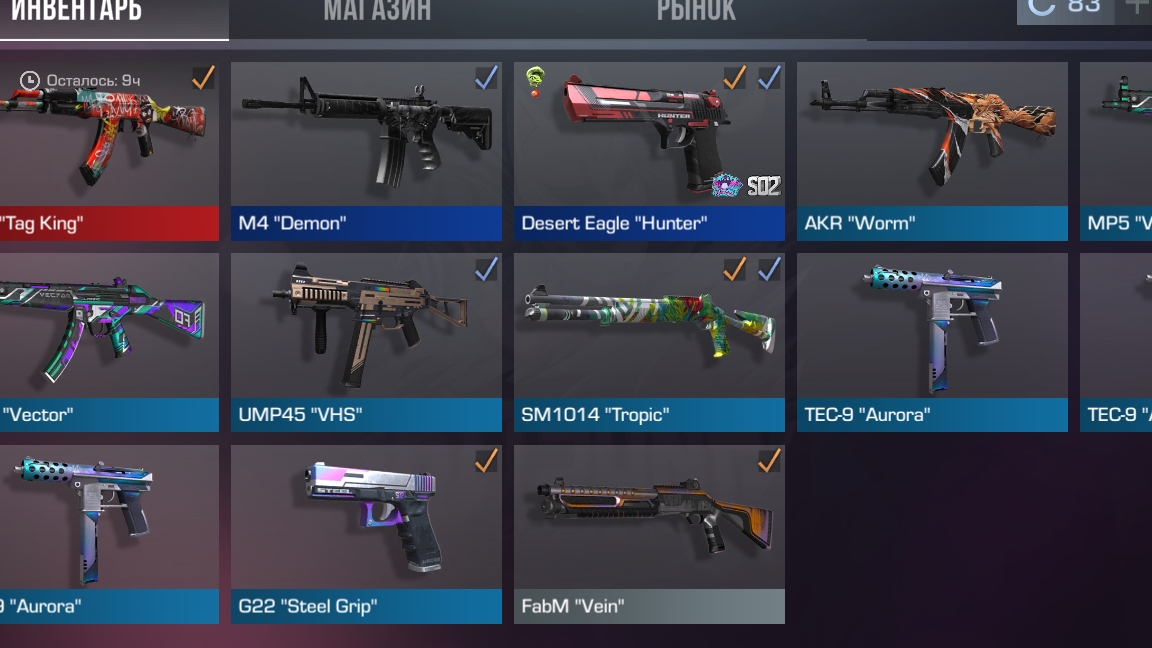Switch to the МАГАЗИН tab

(377, 12)
